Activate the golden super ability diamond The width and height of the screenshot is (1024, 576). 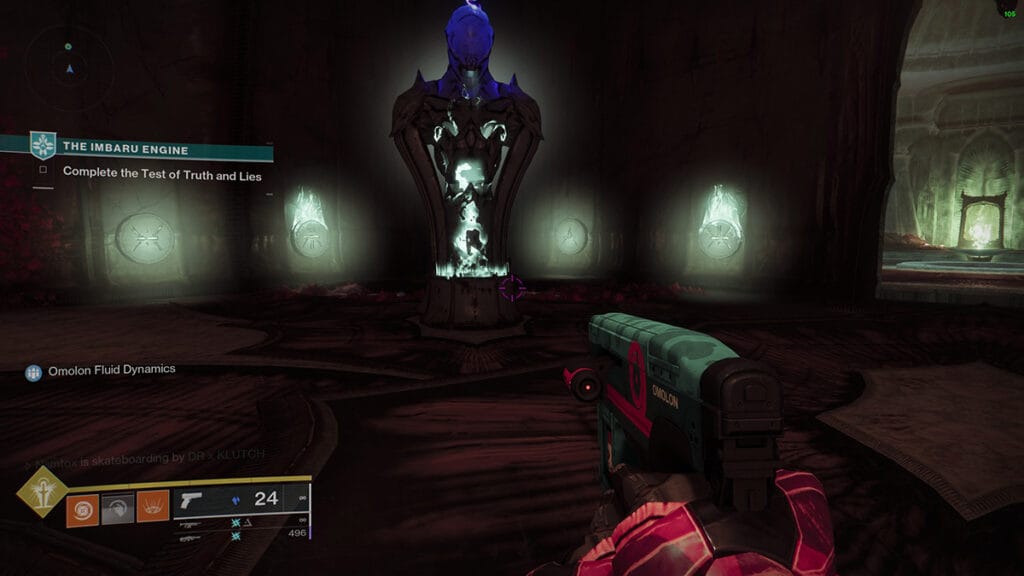42,492
